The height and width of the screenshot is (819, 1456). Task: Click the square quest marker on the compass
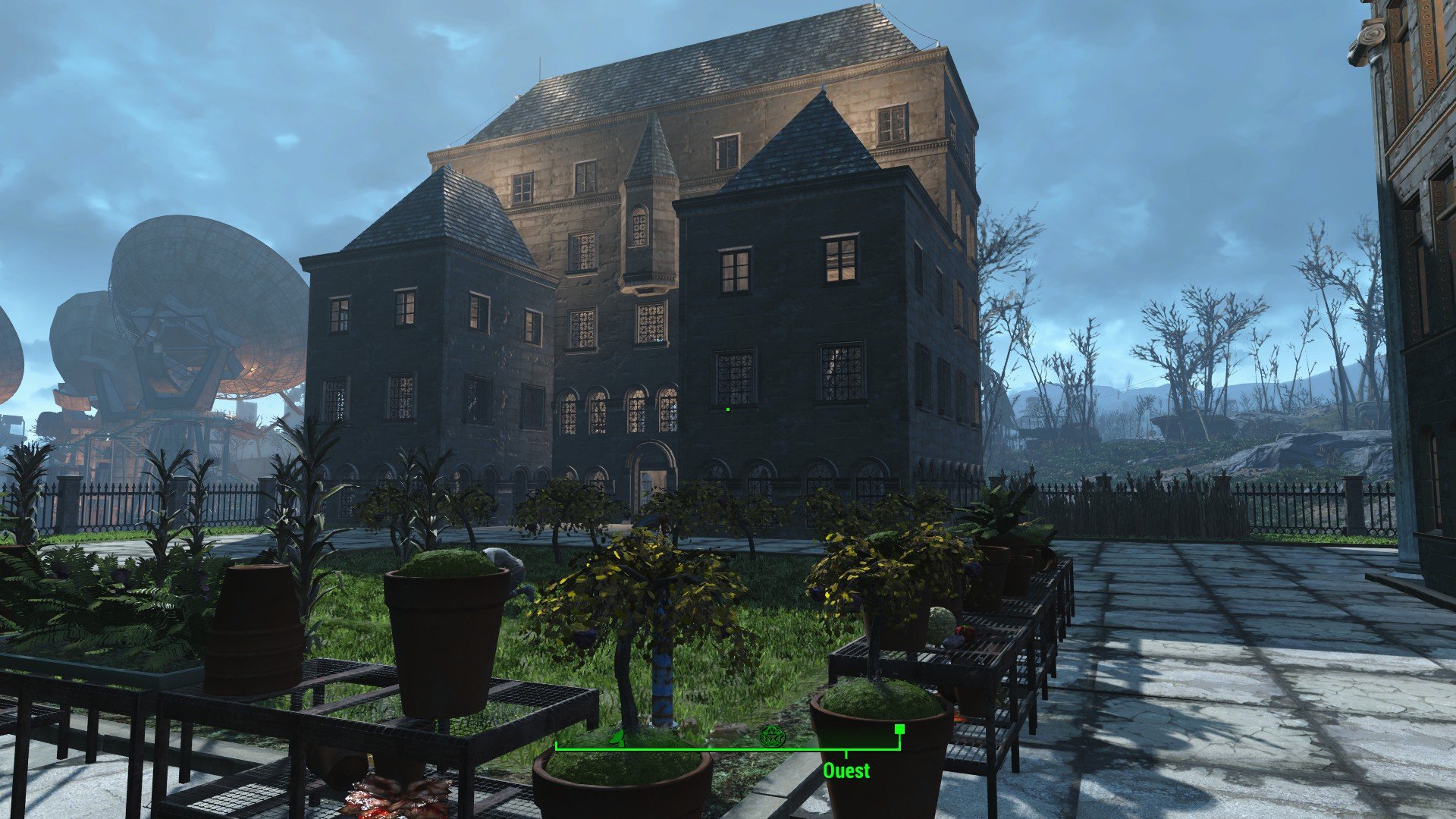[899, 730]
